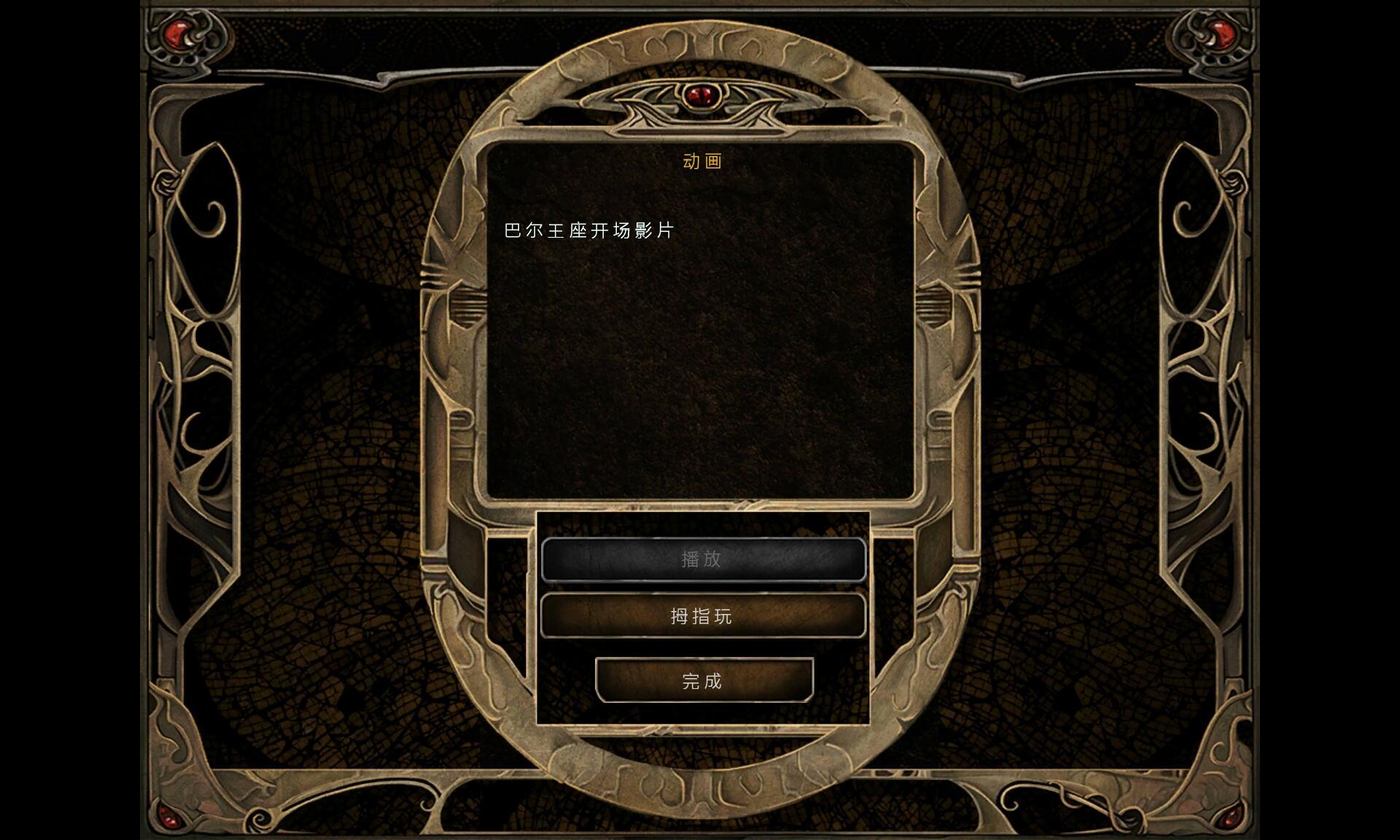1400x840 pixels.
Task: Select the 巴尔王座开场影片 movie entry
Action: [x=588, y=230]
